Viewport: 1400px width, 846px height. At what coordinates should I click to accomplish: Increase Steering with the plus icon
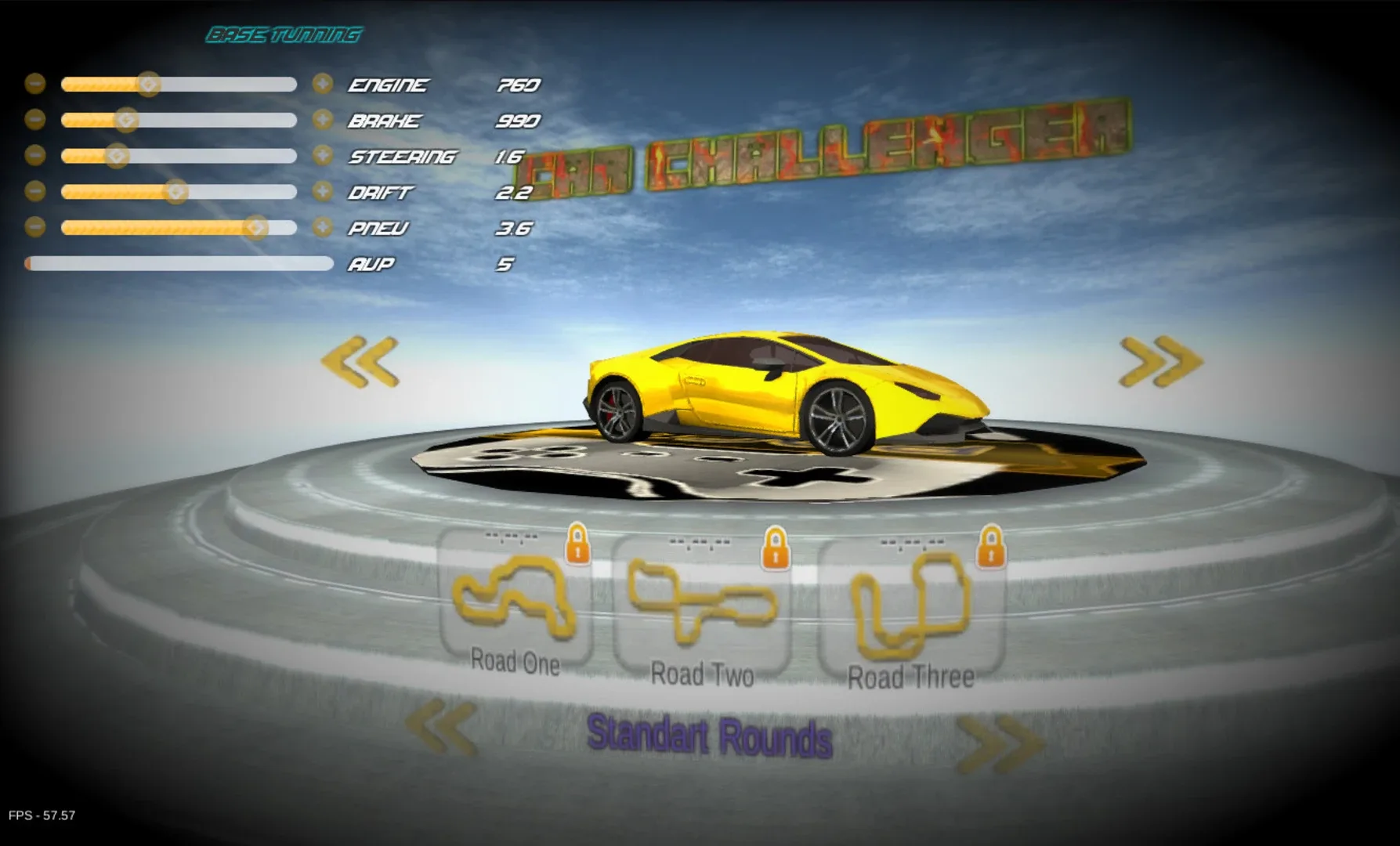click(324, 155)
